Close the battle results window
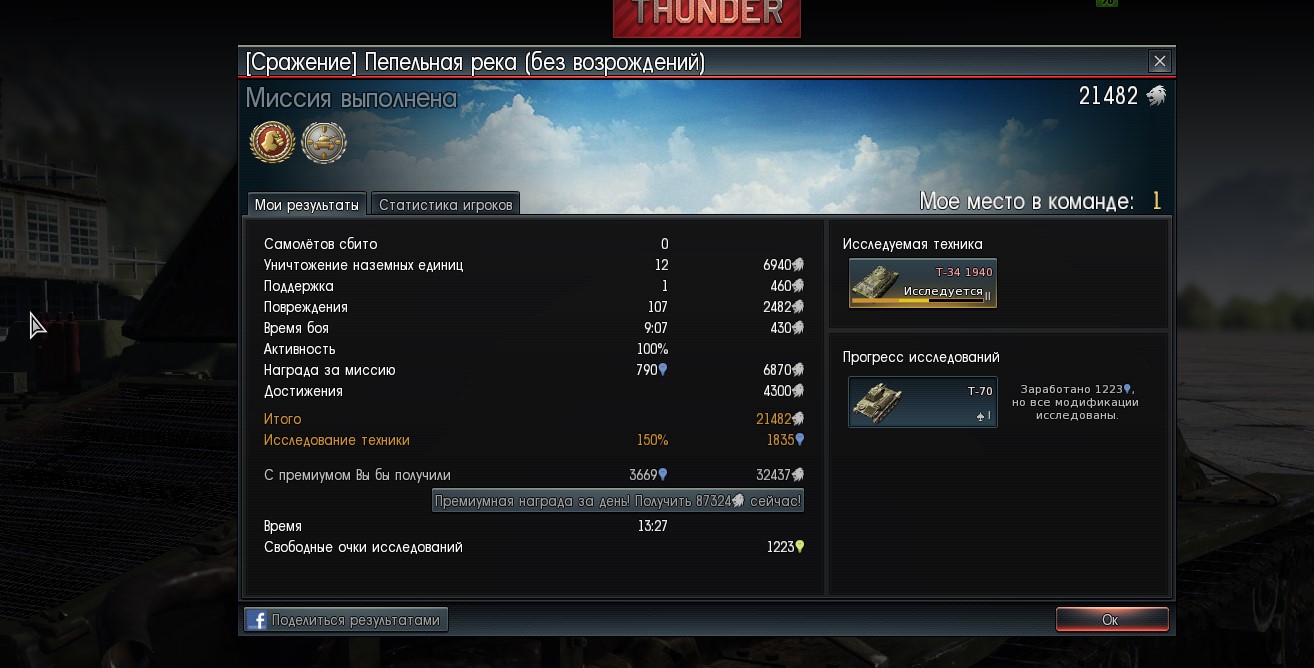The height and width of the screenshot is (668, 1314). click(x=1159, y=62)
